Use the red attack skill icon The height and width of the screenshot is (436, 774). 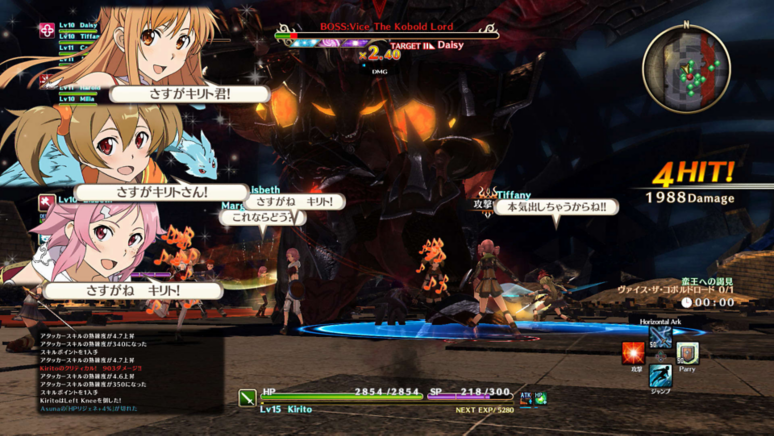click(633, 353)
